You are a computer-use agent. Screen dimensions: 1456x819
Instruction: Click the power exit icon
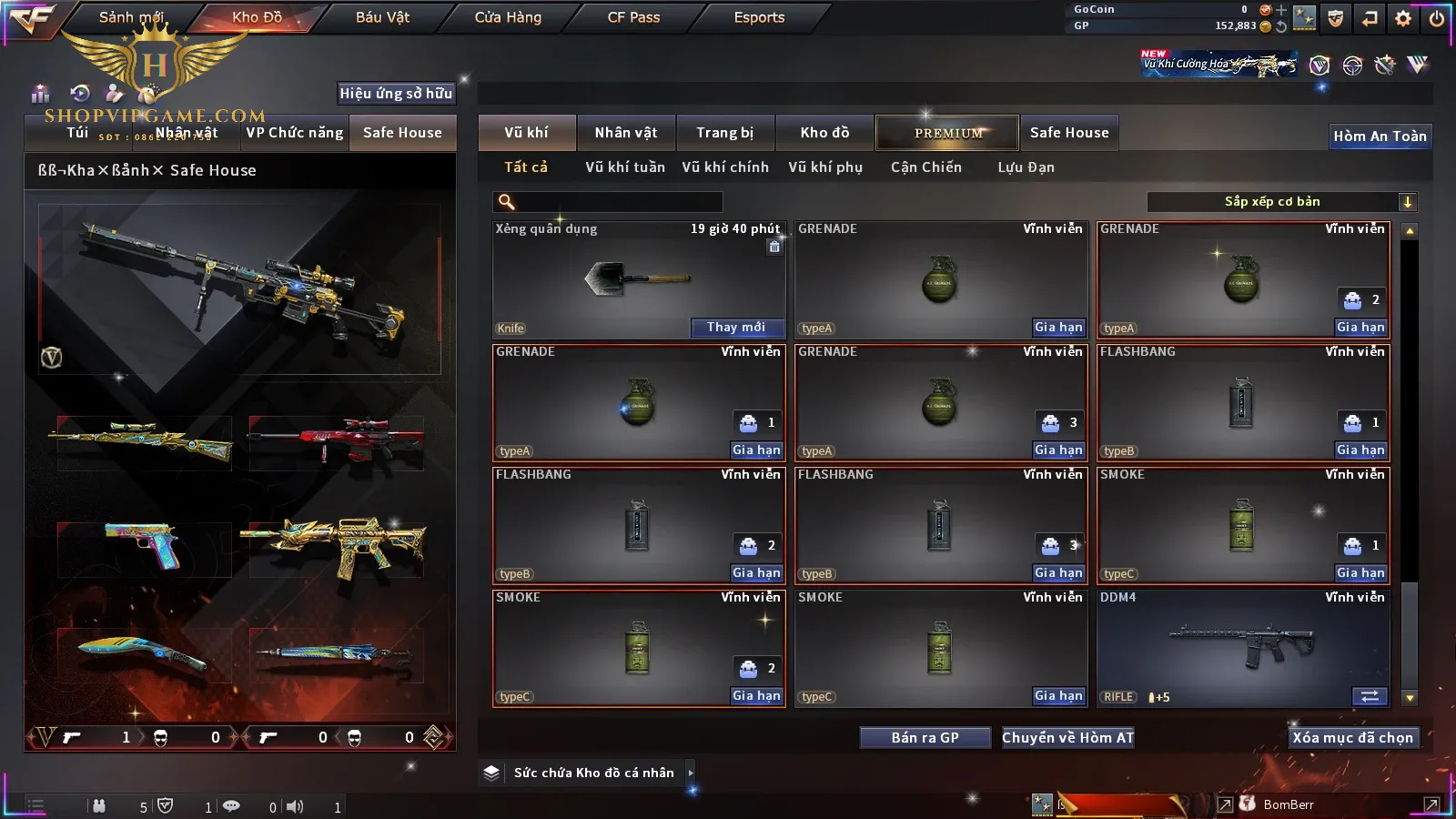pos(1437,18)
